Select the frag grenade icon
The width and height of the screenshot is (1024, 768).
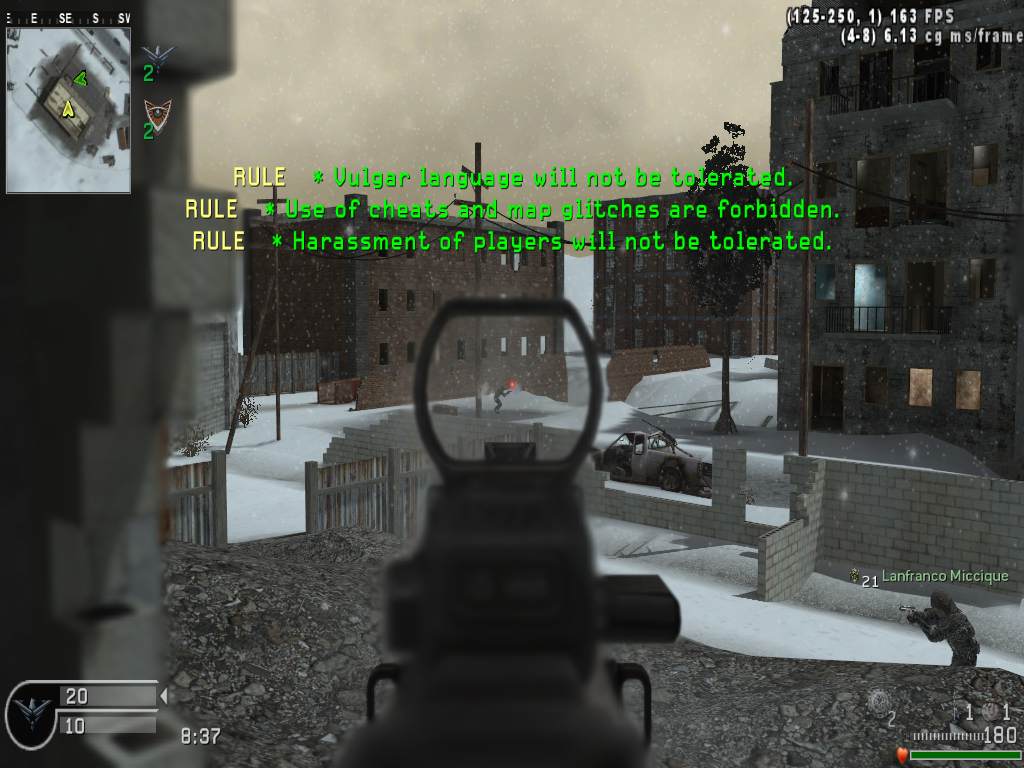tap(990, 711)
